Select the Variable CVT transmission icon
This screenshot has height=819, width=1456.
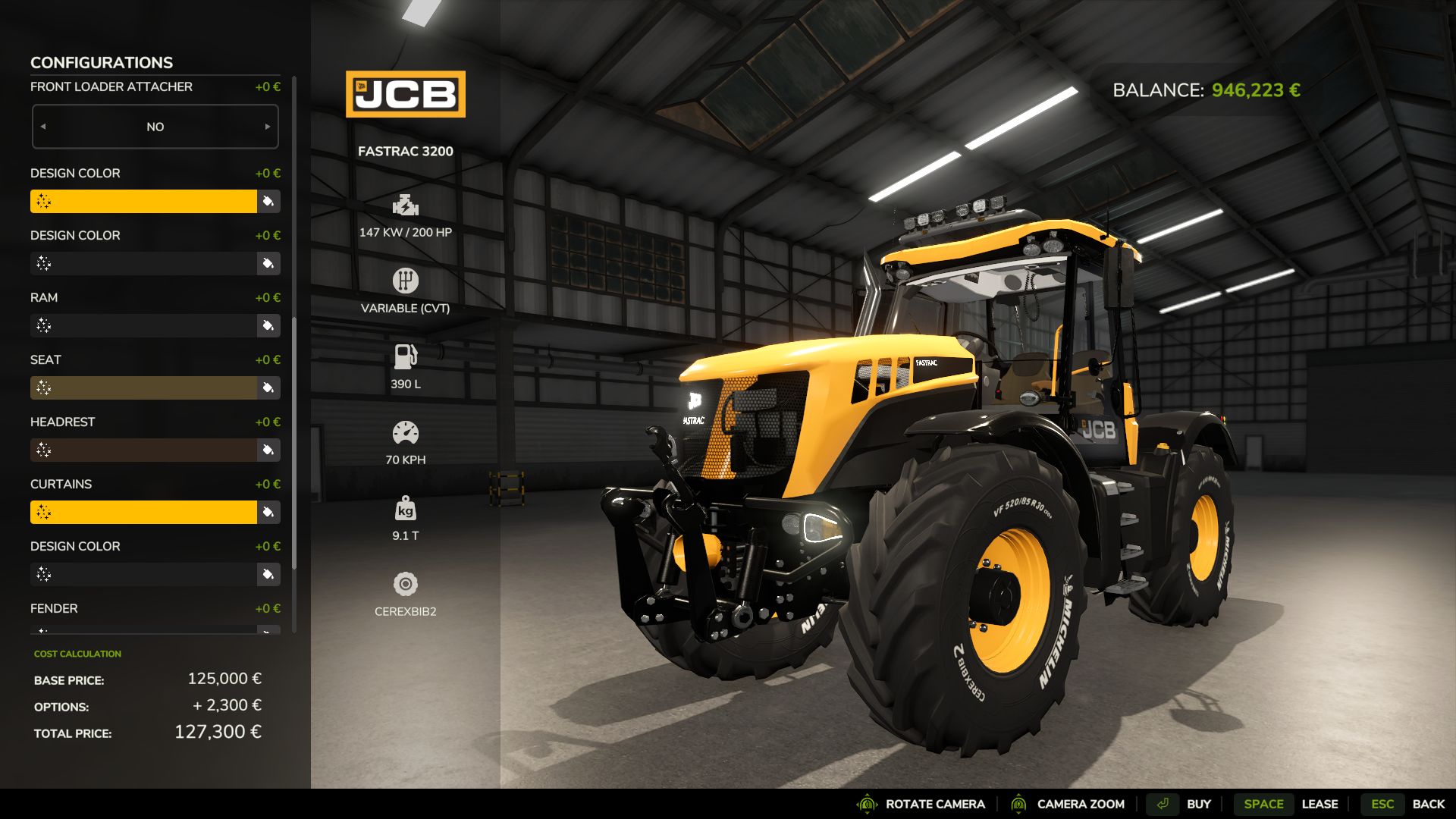[406, 280]
